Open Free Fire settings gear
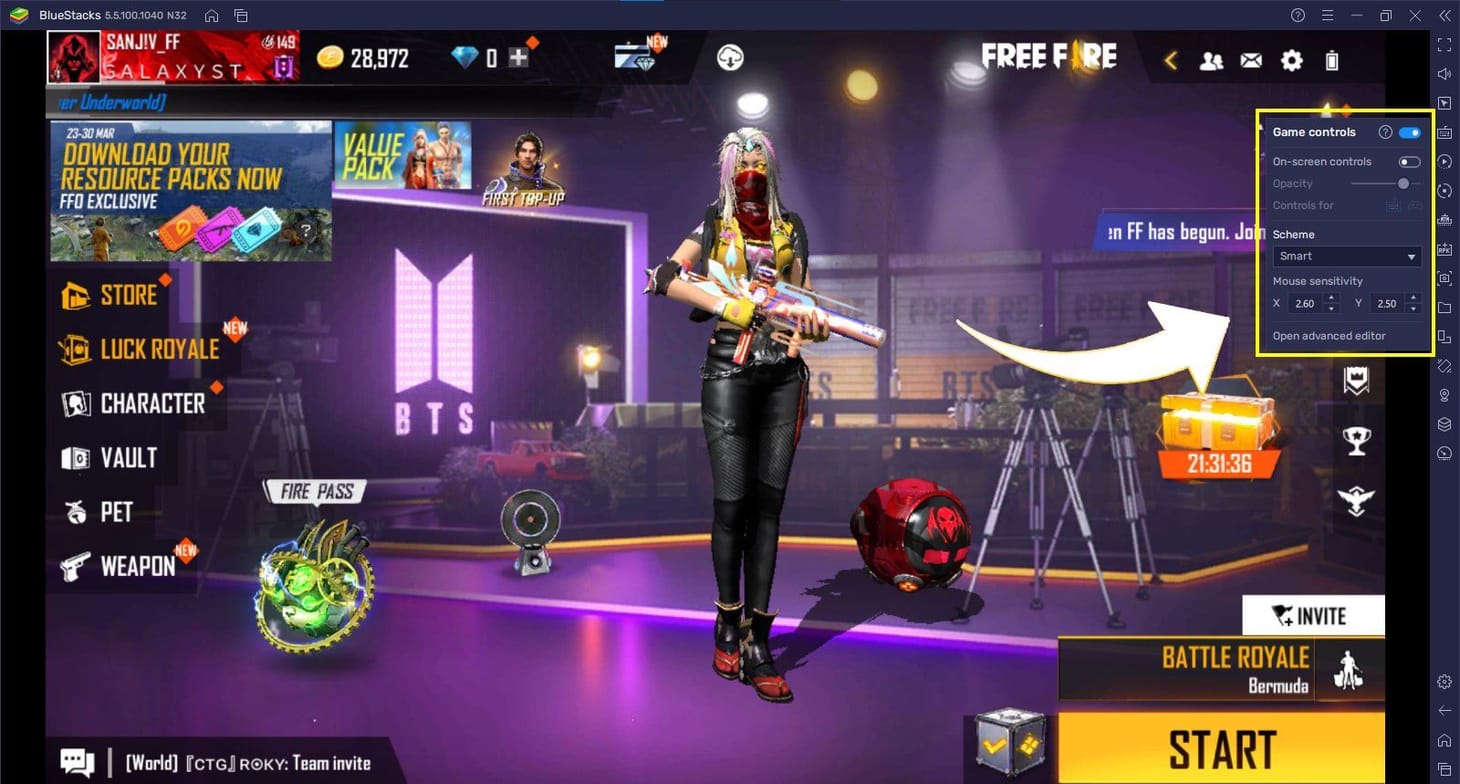 [x=1291, y=60]
